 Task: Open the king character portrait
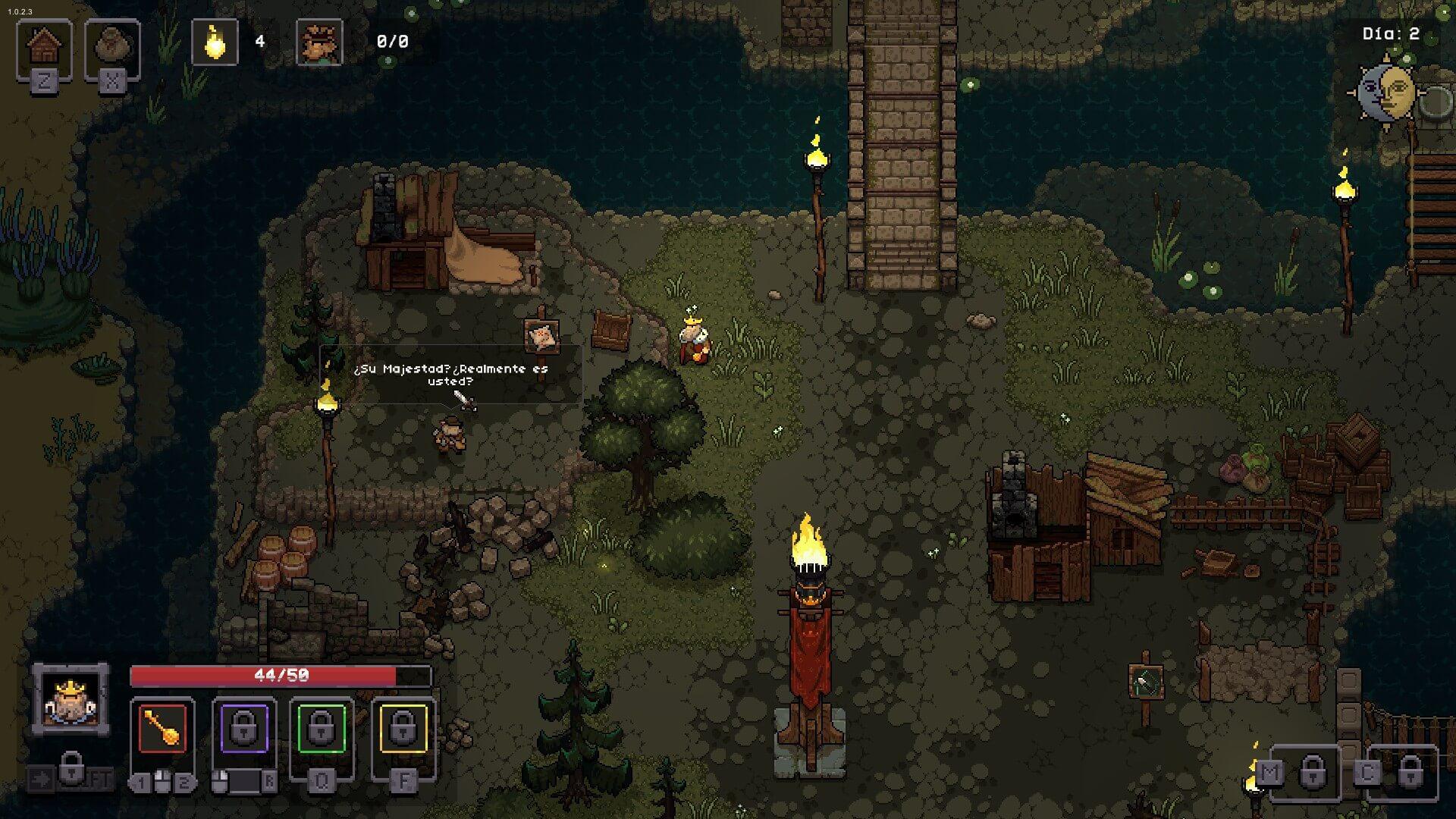point(71,699)
